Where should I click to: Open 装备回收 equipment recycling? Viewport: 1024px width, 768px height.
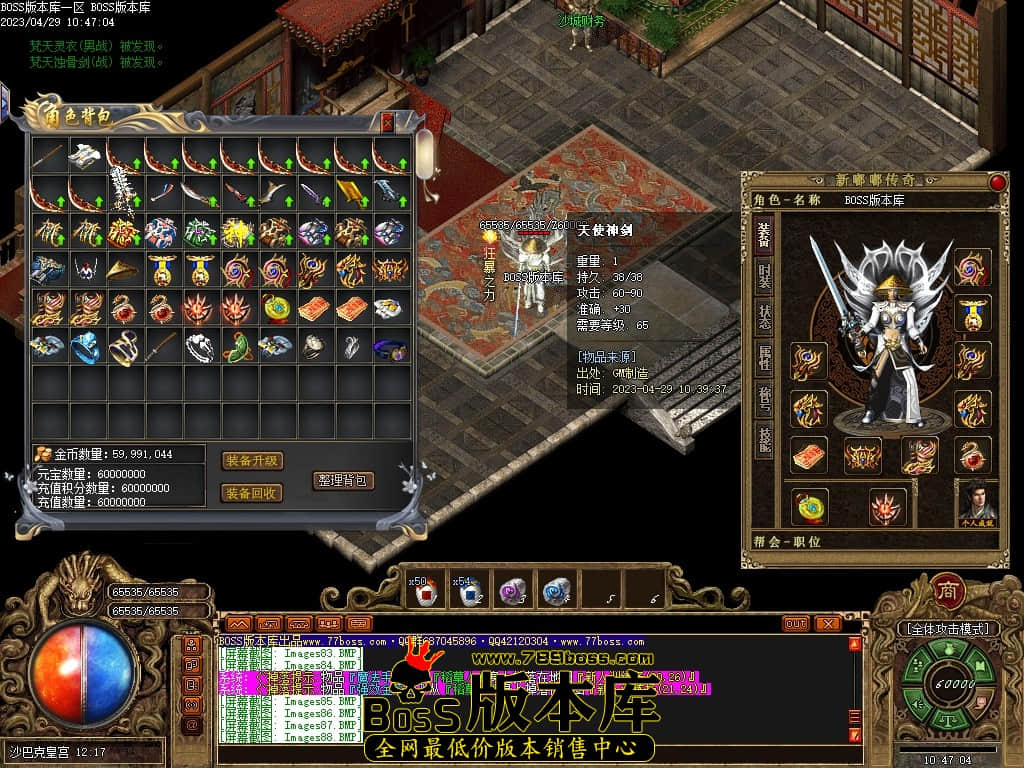tap(252, 493)
